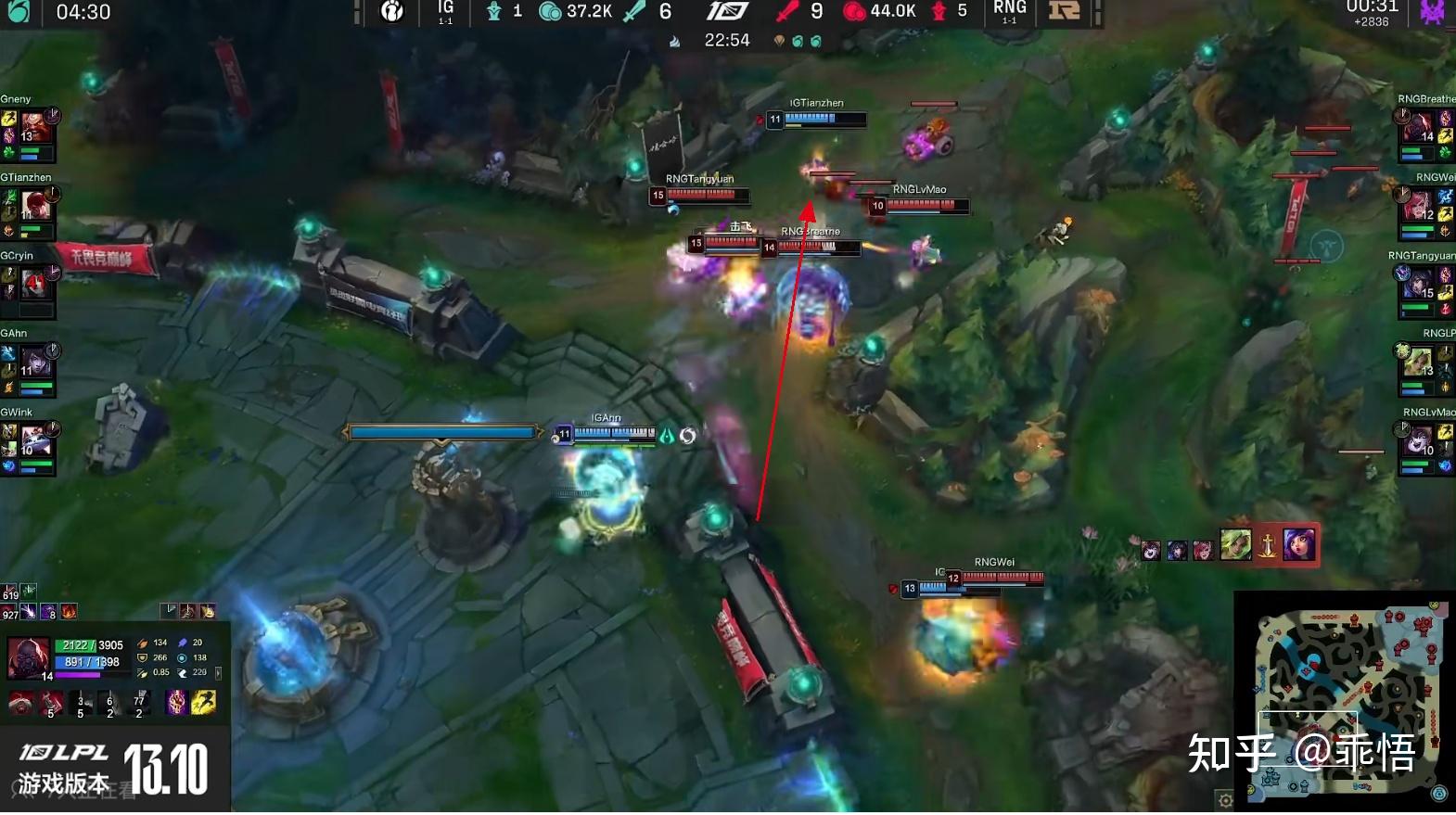The height and width of the screenshot is (815, 1456).
Task: Select Gneny's champion portrait in left team list
Action: click(x=35, y=125)
